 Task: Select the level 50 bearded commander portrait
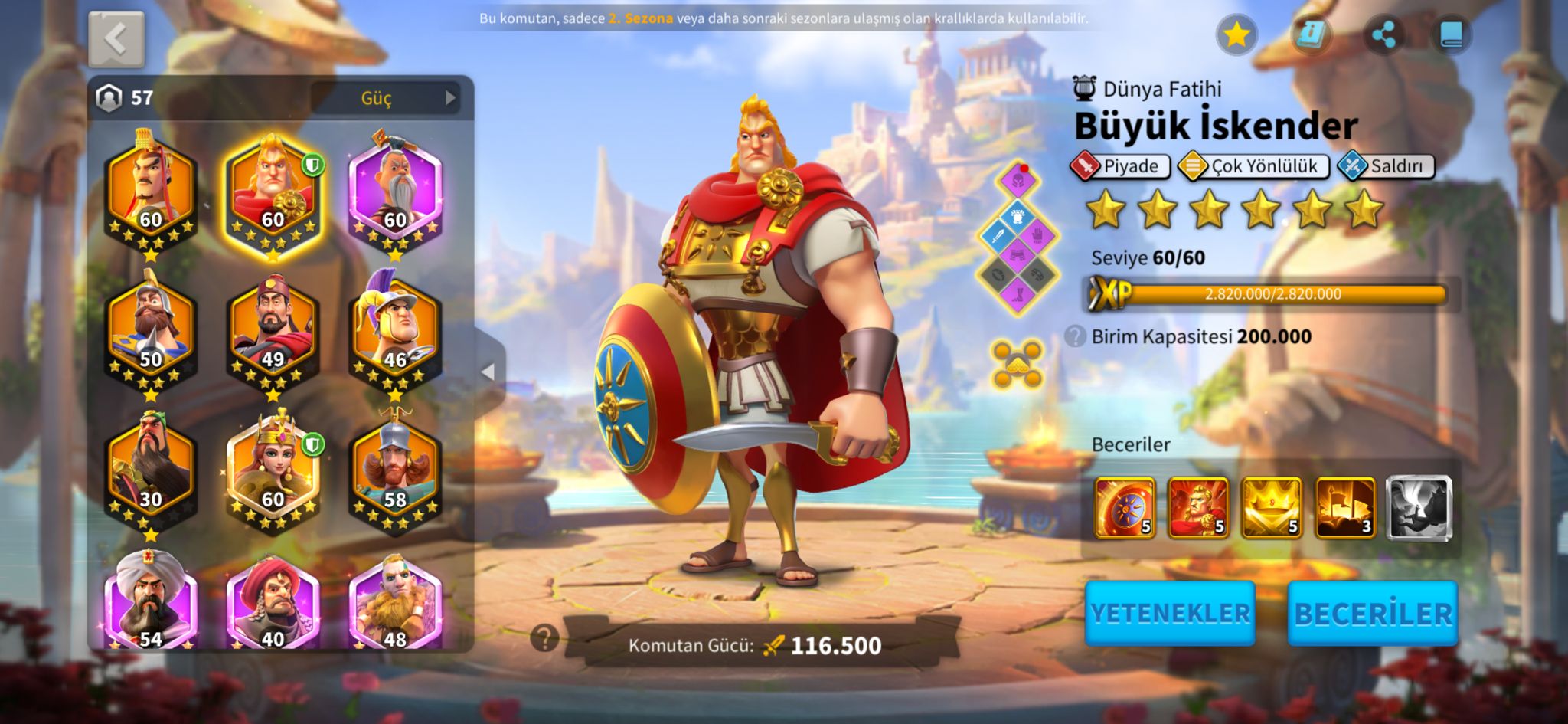[x=151, y=331]
